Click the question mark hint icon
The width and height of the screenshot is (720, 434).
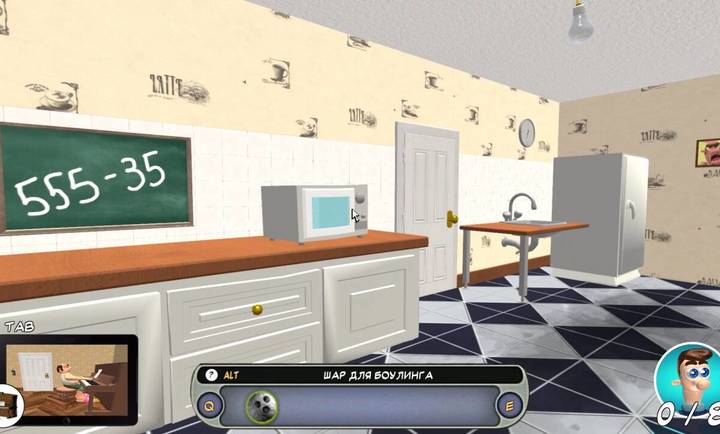click(x=211, y=375)
